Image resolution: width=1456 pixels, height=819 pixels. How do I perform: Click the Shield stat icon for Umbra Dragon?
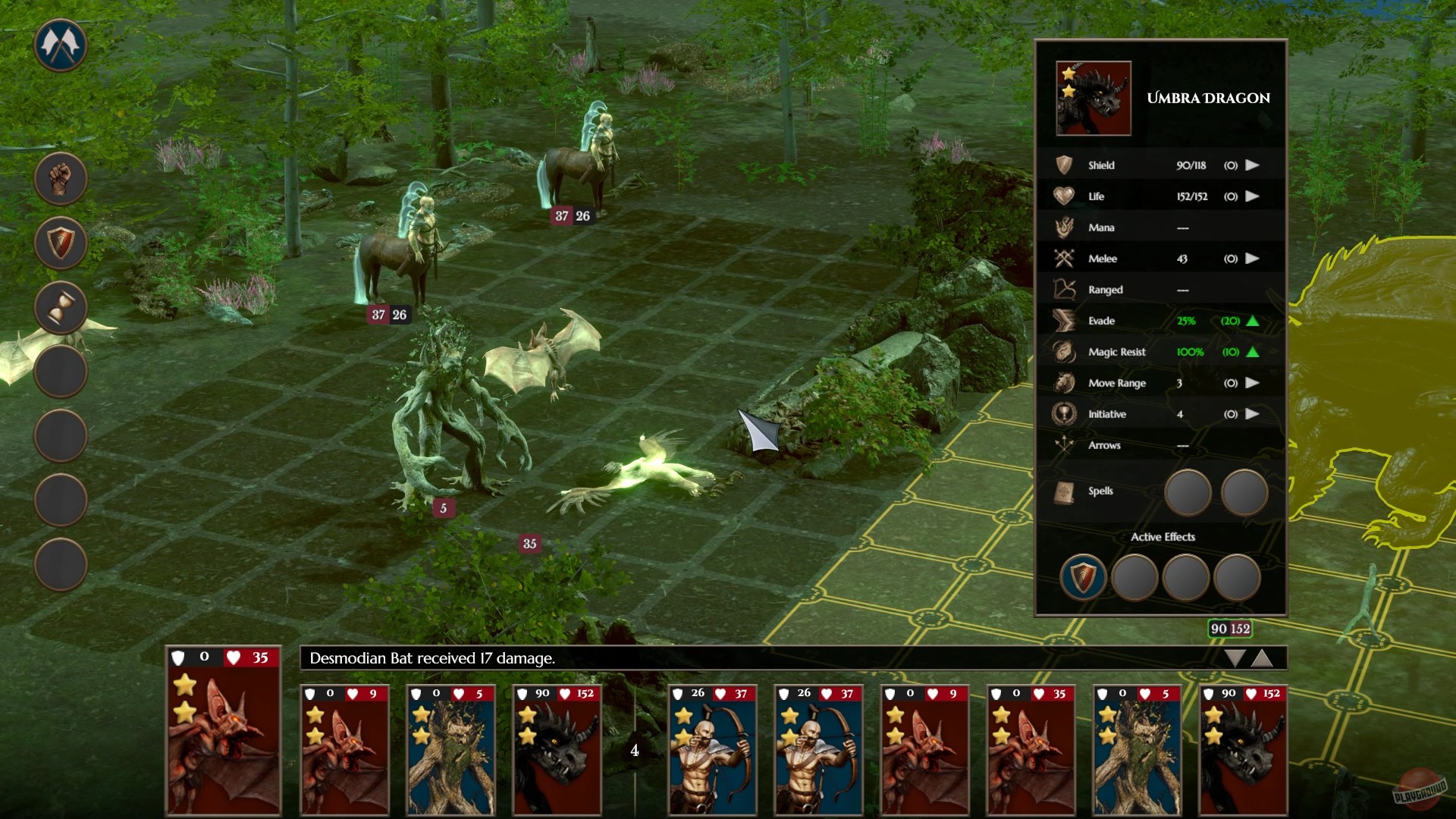pos(1065,165)
